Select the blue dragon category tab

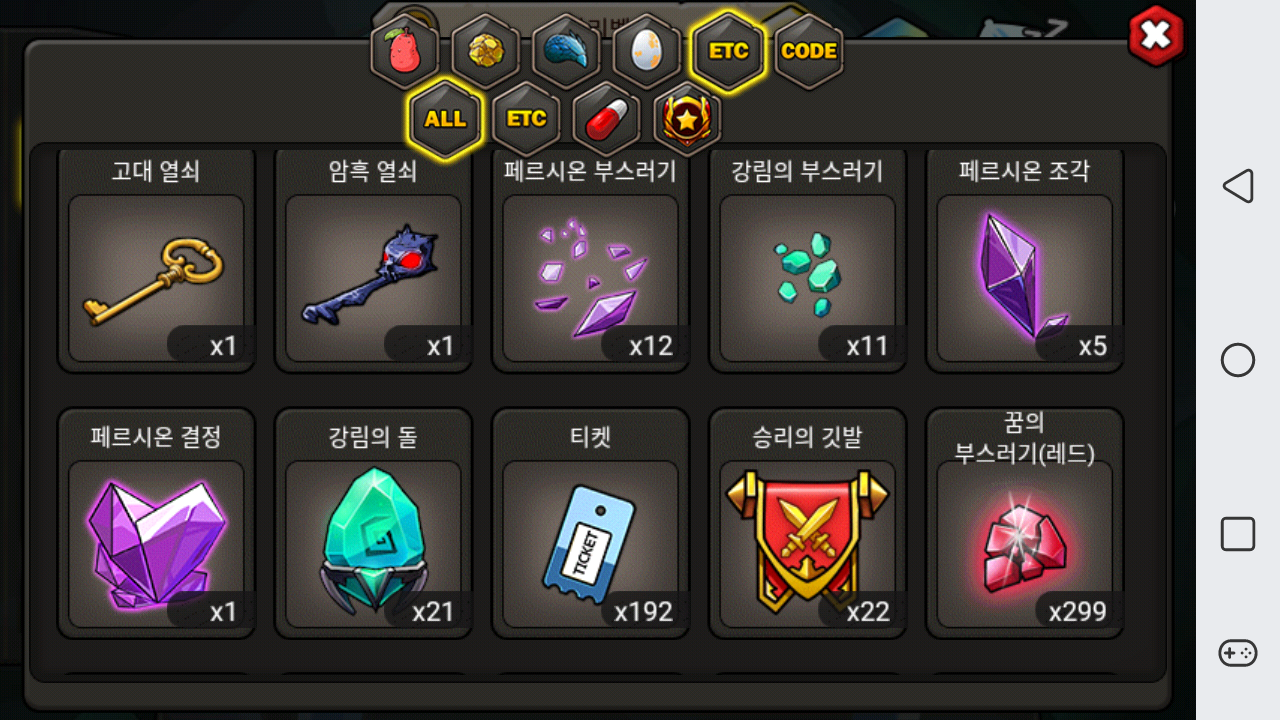point(566,51)
